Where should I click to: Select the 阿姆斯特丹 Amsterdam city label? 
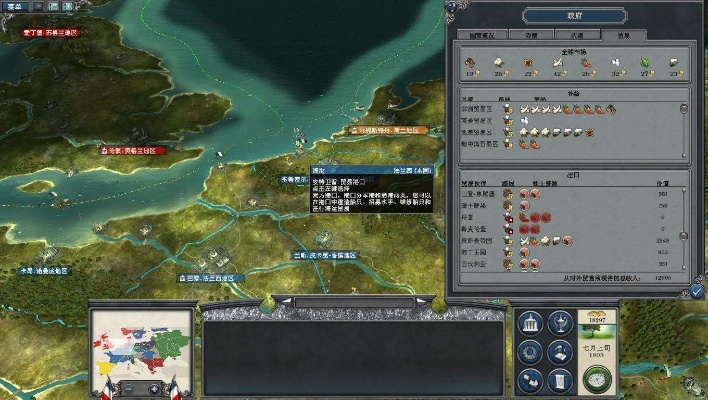(x=389, y=130)
